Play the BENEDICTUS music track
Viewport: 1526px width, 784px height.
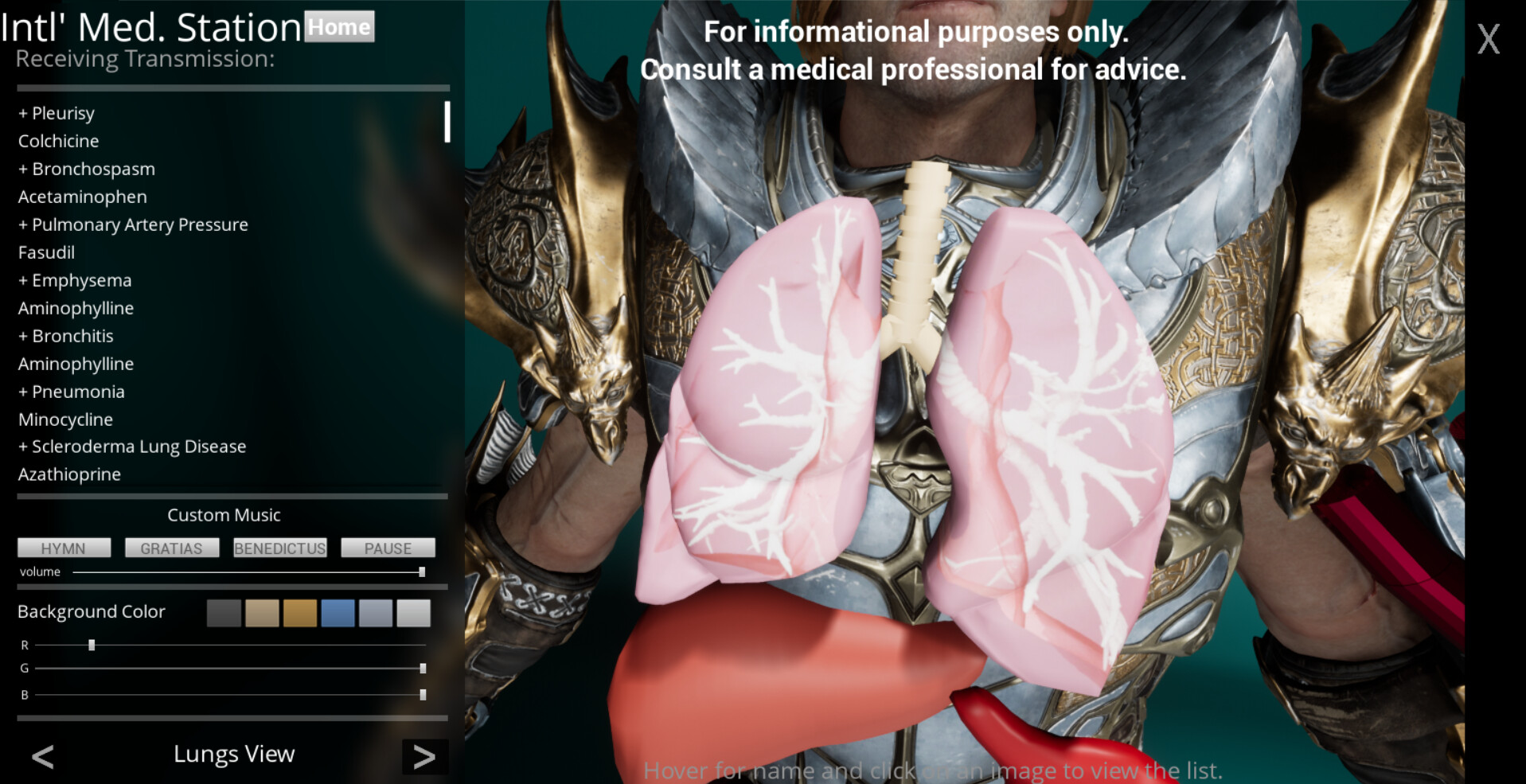tap(279, 548)
